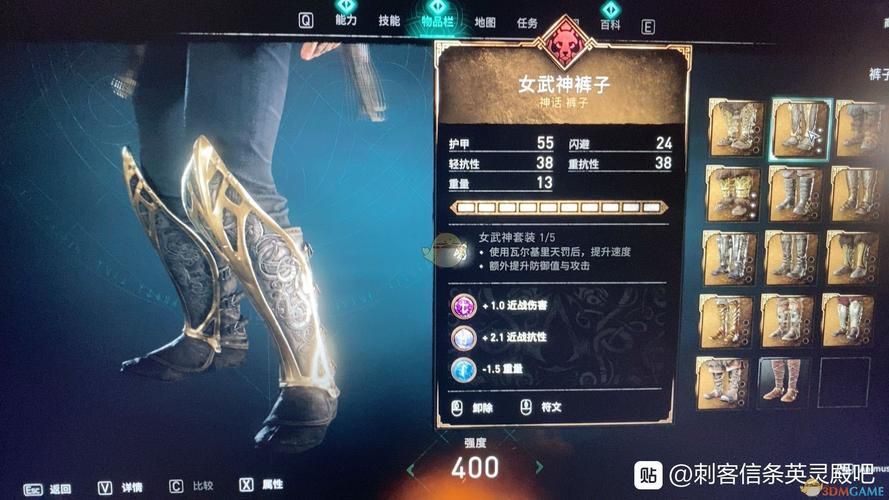Open the 技能 skills tab
Image resolution: width=889 pixels, height=500 pixels.
(x=390, y=21)
